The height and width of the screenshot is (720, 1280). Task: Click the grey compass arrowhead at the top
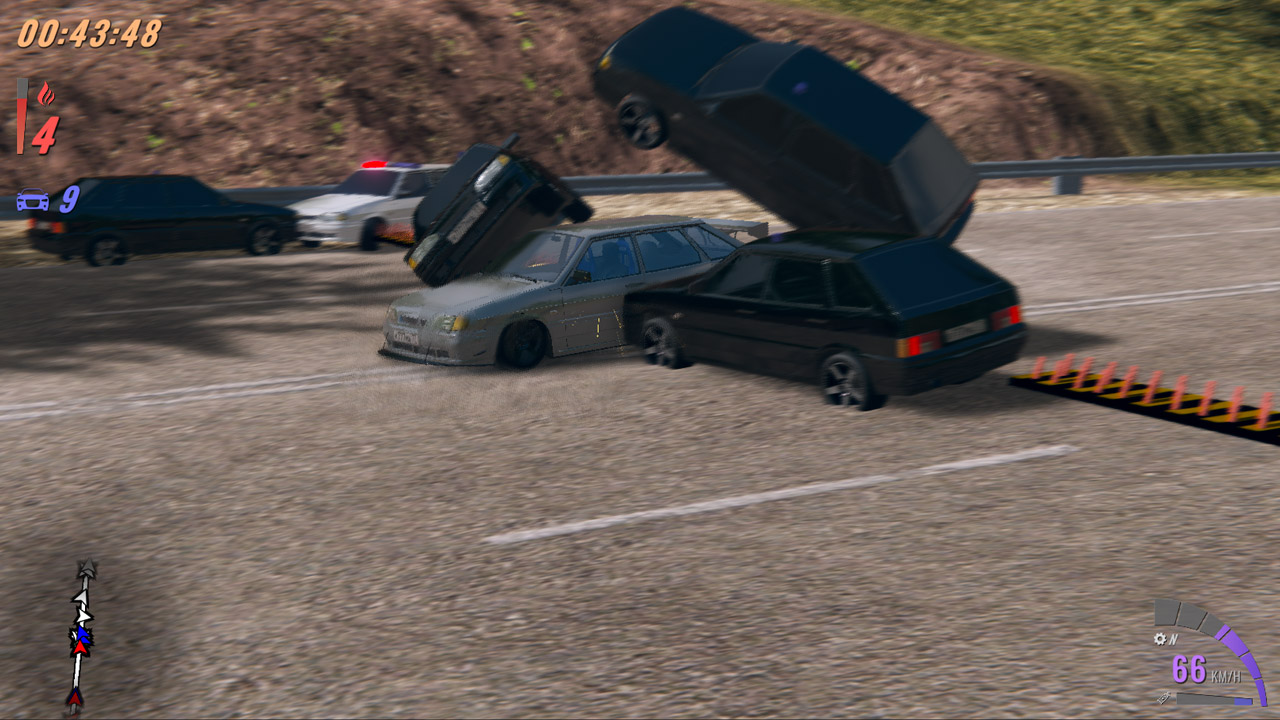click(x=87, y=568)
